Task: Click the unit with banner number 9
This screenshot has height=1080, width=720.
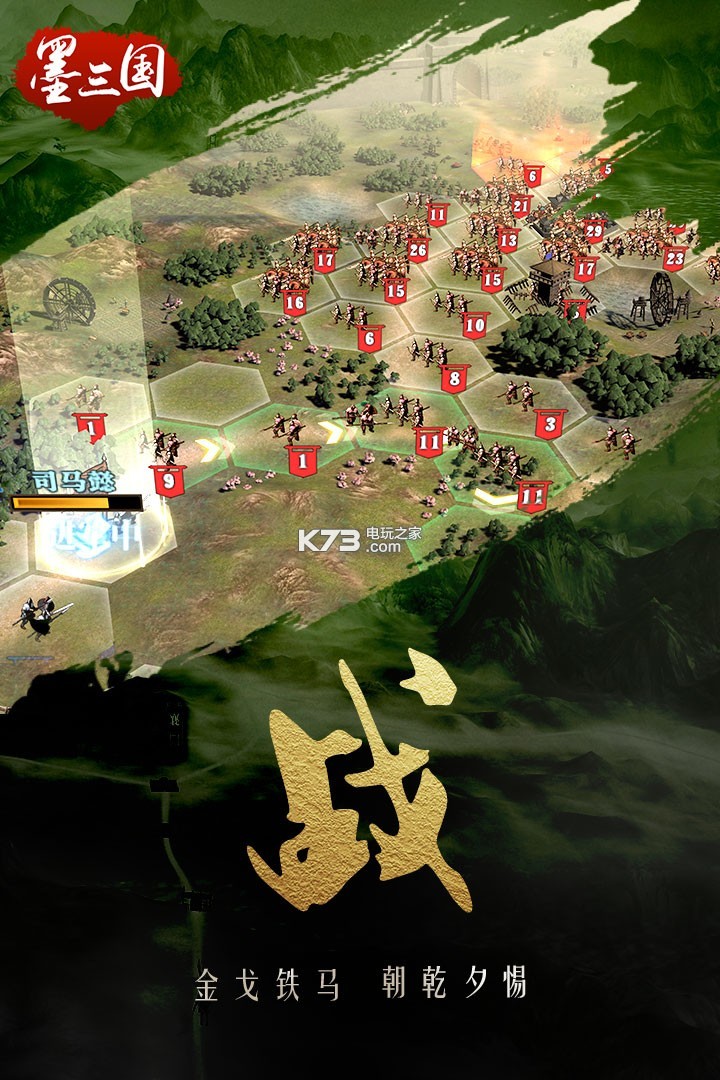Action: (x=168, y=478)
